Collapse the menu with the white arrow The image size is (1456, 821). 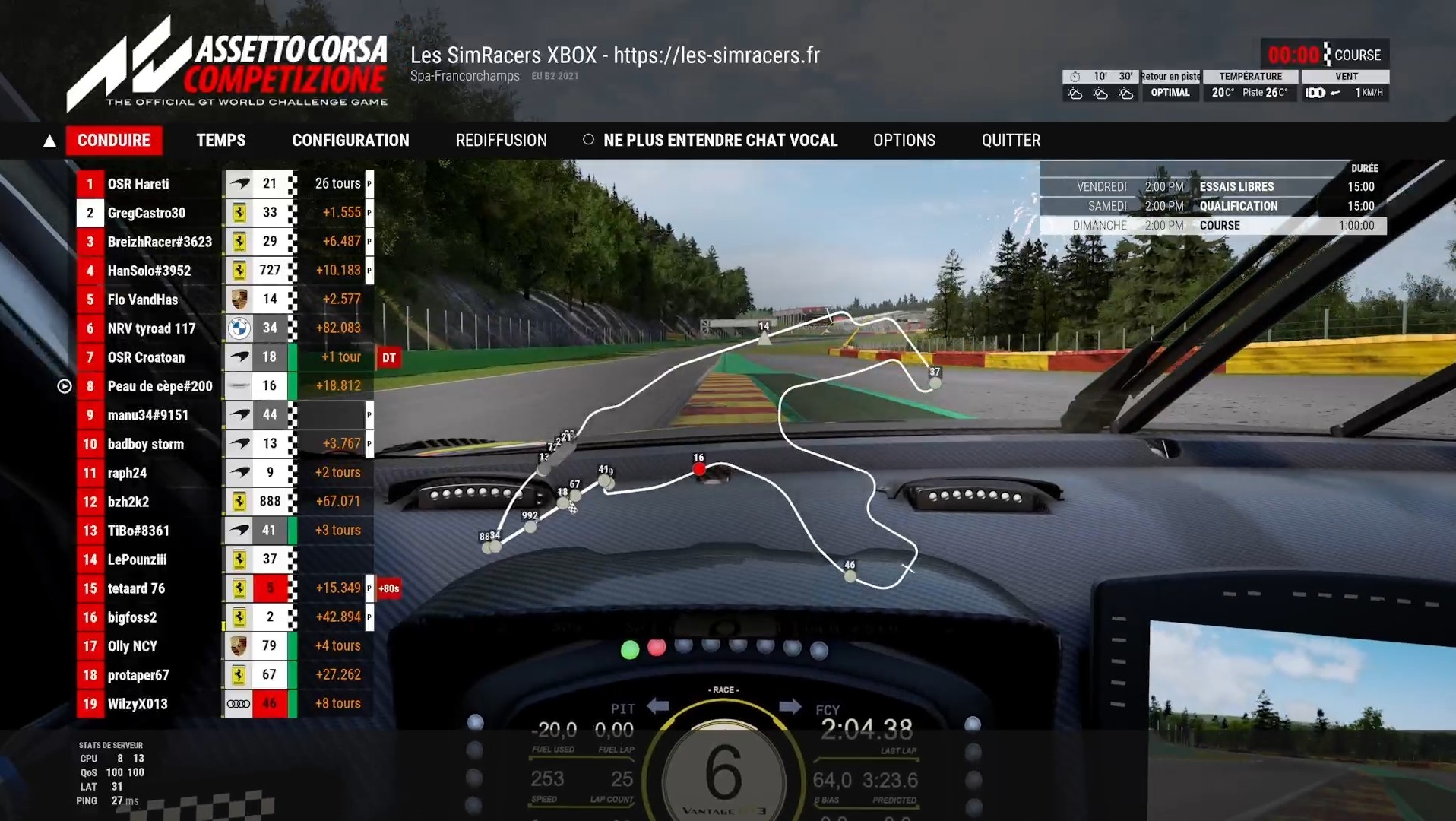(49, 141)
